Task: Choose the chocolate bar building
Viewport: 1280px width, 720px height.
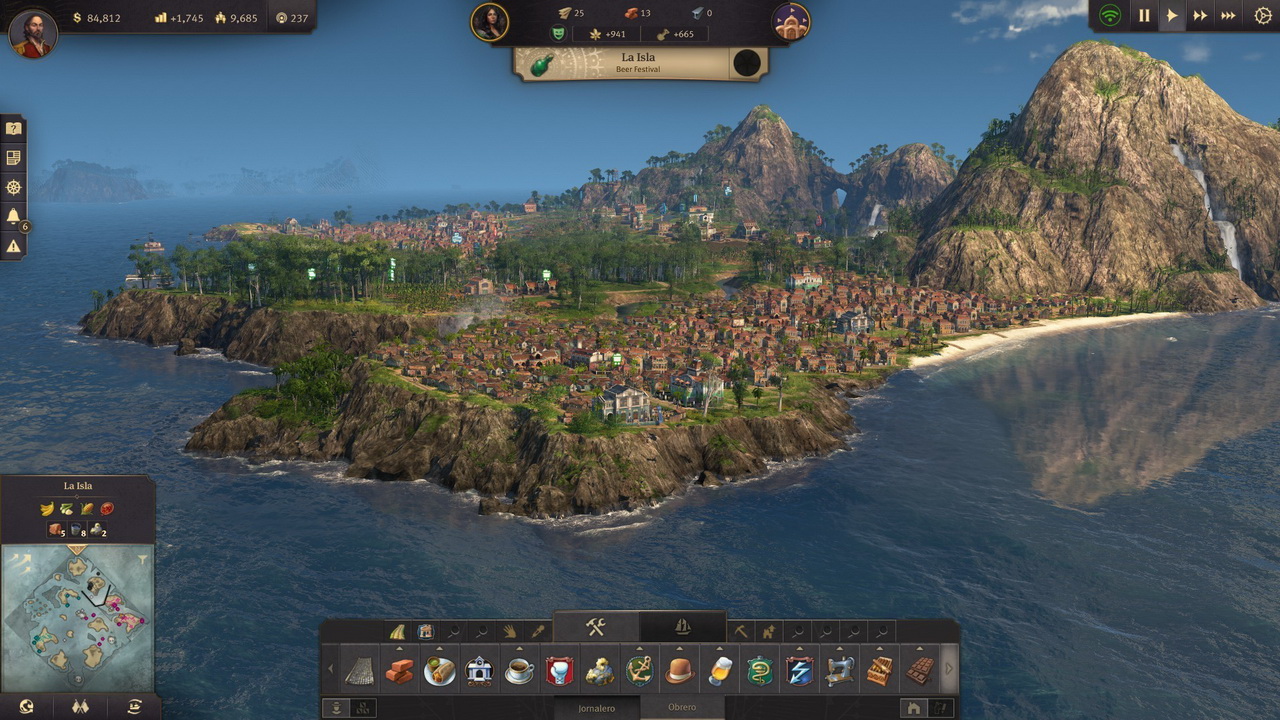Action: click(919, 671)
